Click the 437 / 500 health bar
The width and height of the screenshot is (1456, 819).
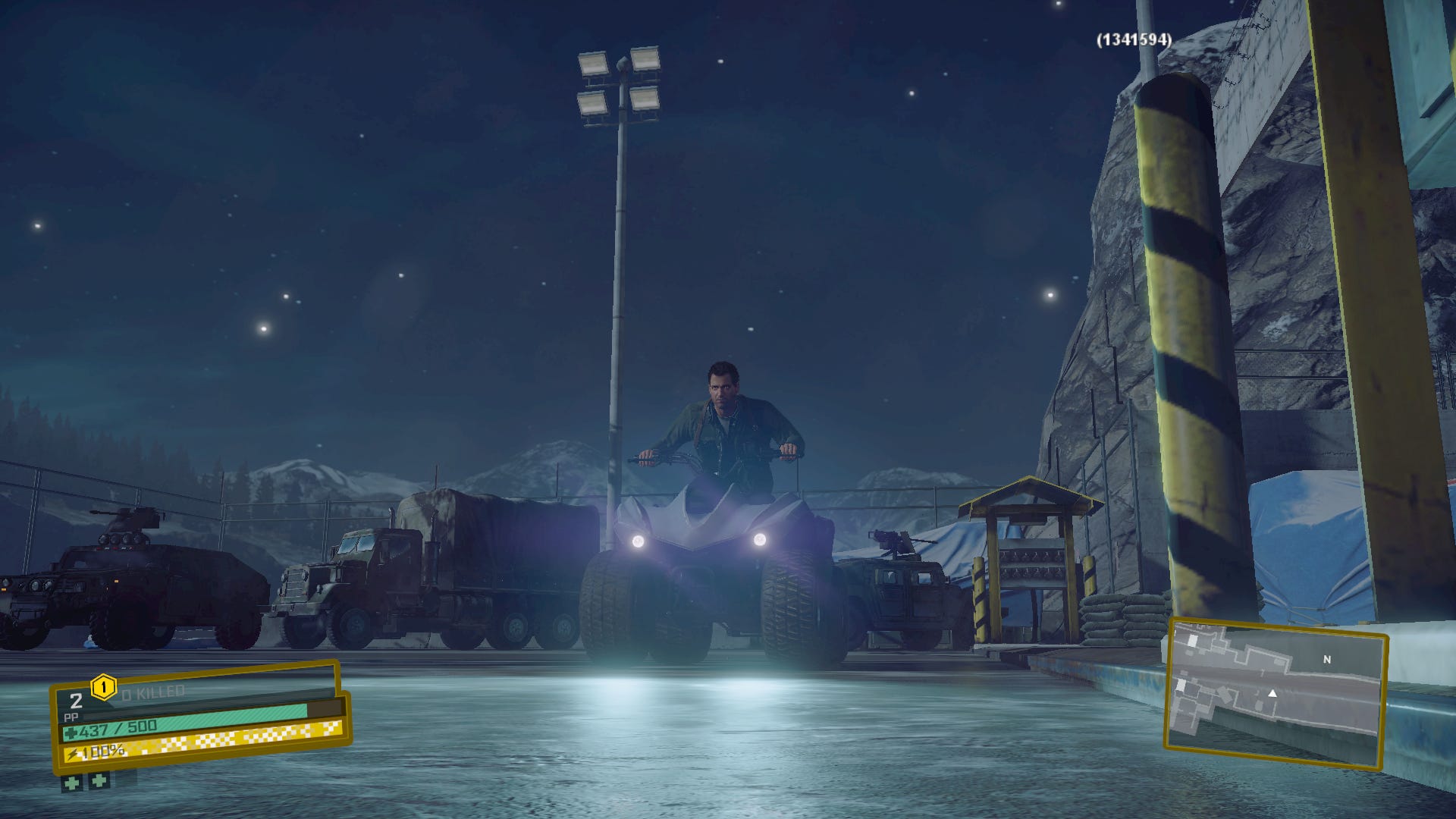(118, 730)
